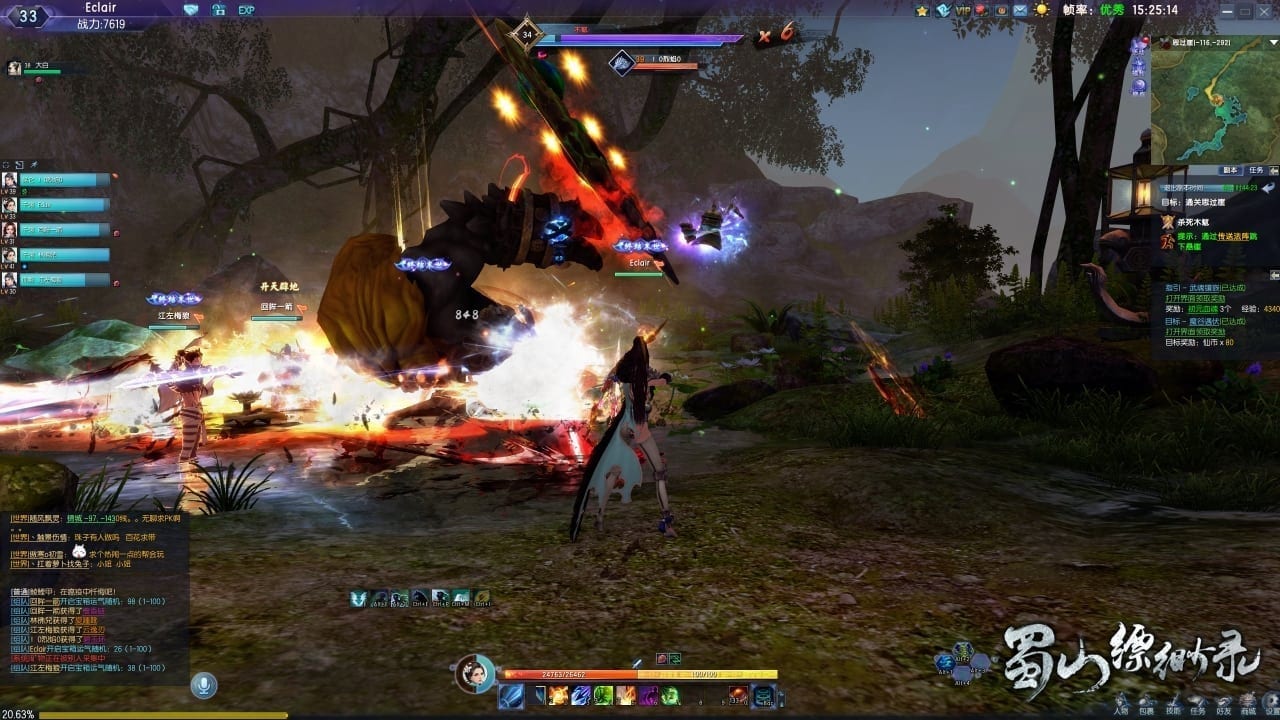Click the gold star icon

point(922,10)
